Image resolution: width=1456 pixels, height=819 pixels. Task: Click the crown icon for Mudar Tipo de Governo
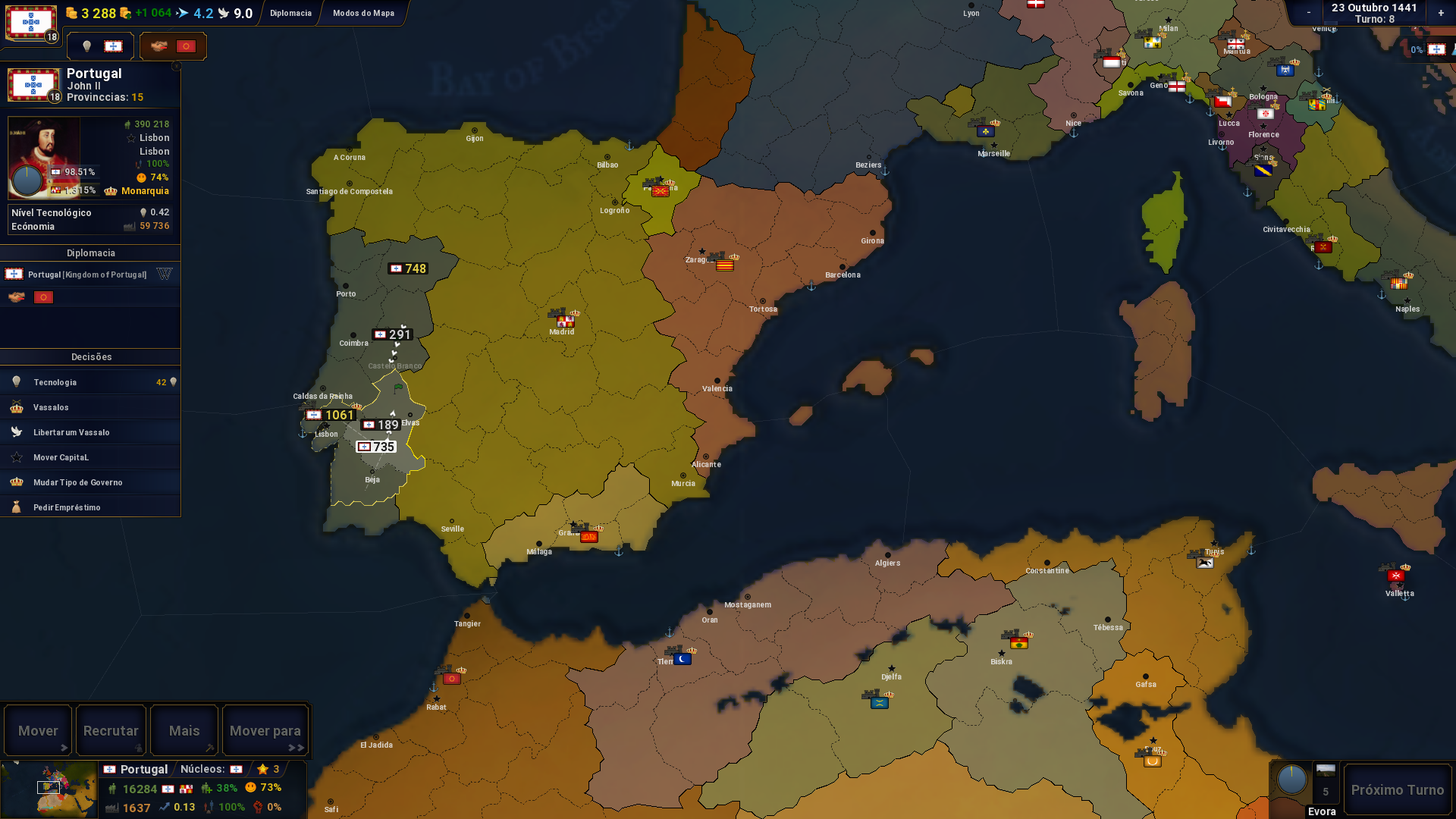click(15, 482)
